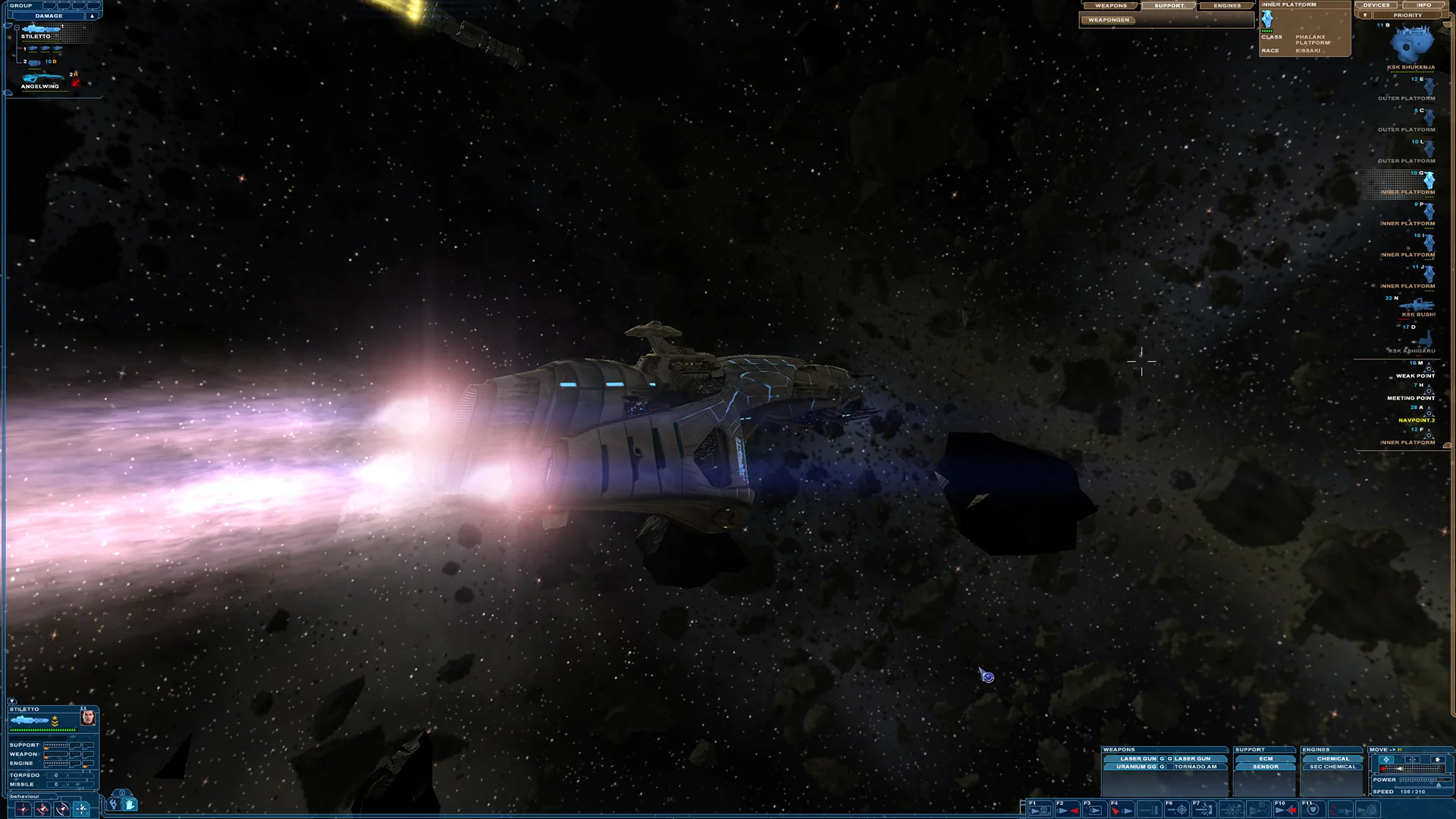Screen dimensions: 1456x819
Task: Select the F10 retreat command icon
Action: 1287,808
